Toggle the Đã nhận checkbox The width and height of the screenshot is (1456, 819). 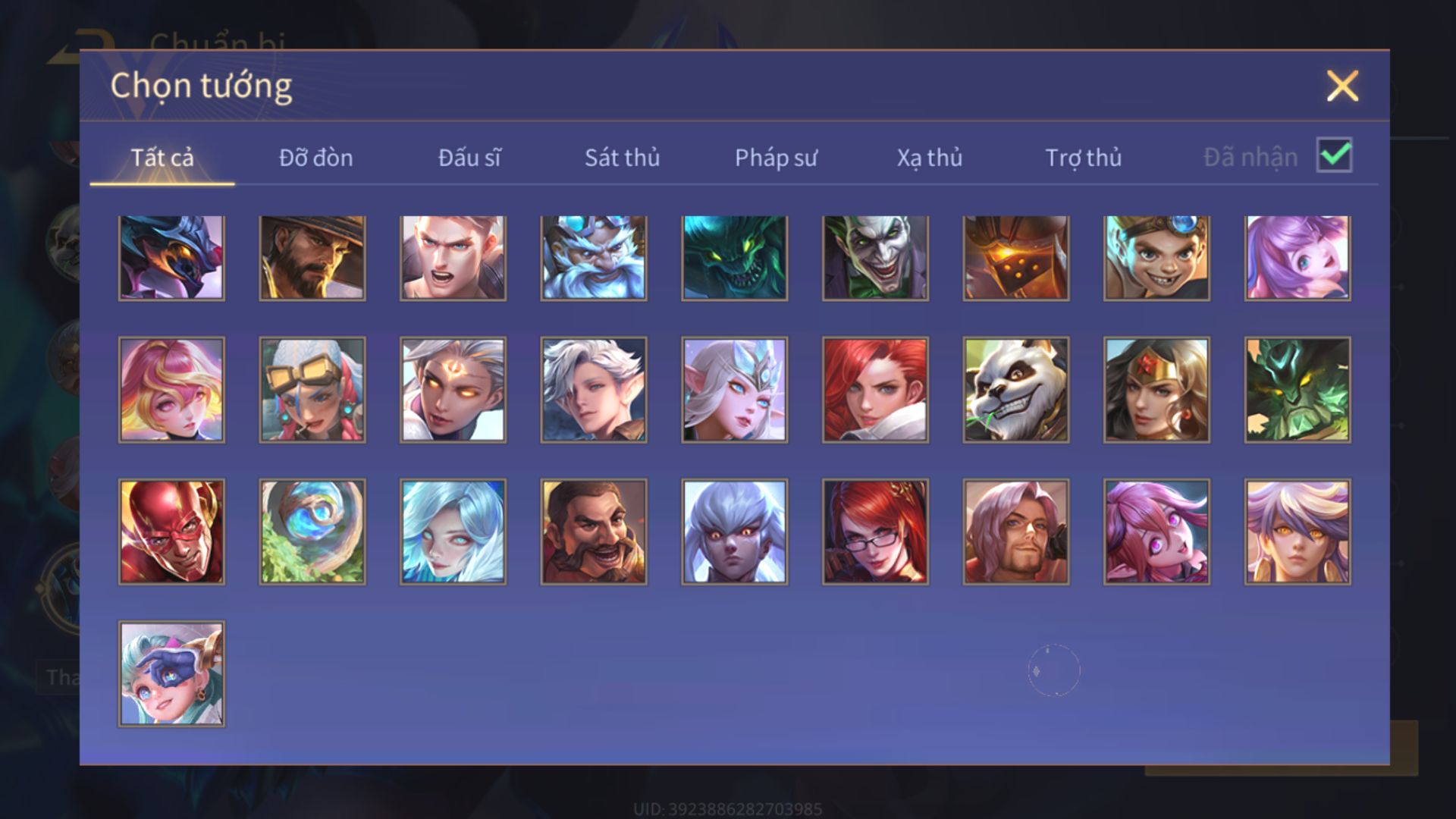[1334, 156]
